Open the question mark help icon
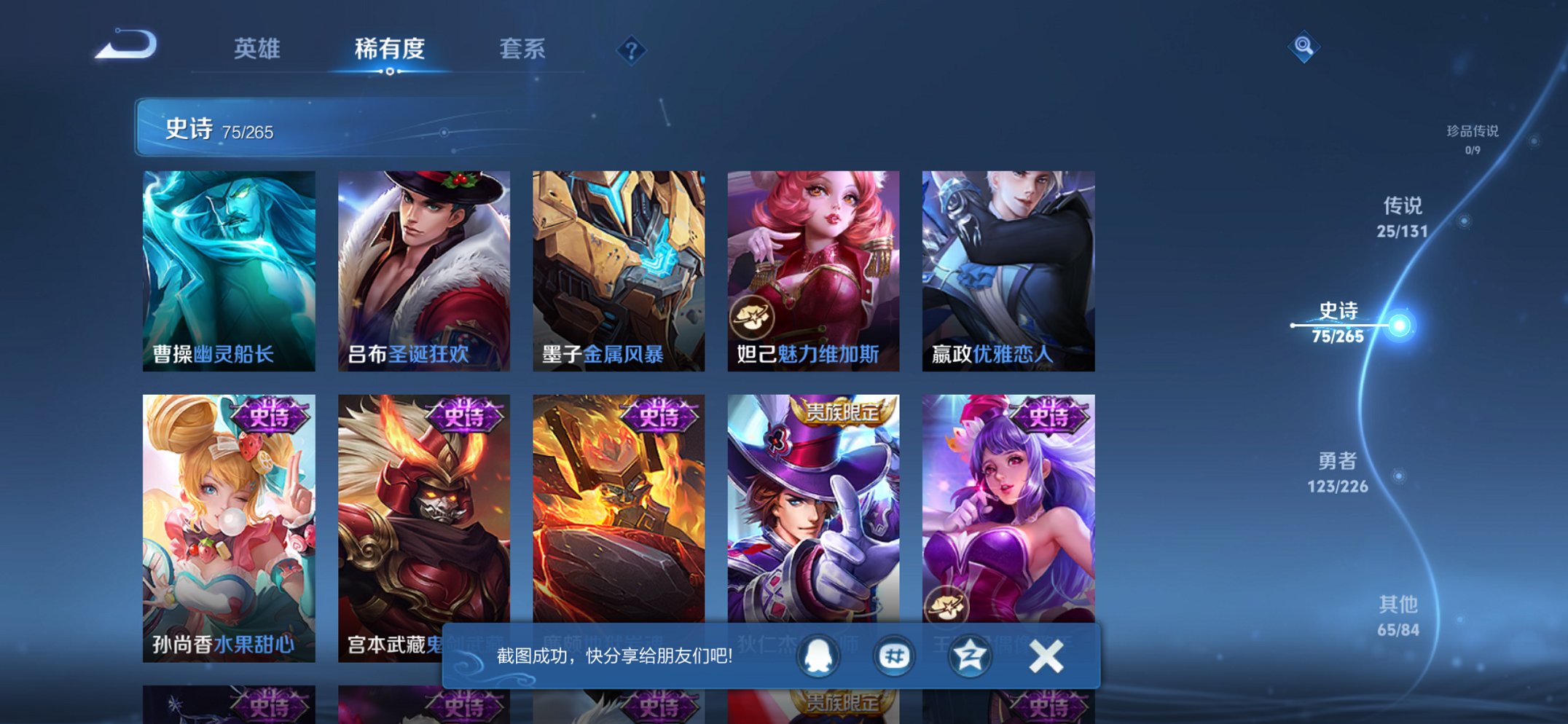This screenshot has width=1568, height=724. [632, 50]
